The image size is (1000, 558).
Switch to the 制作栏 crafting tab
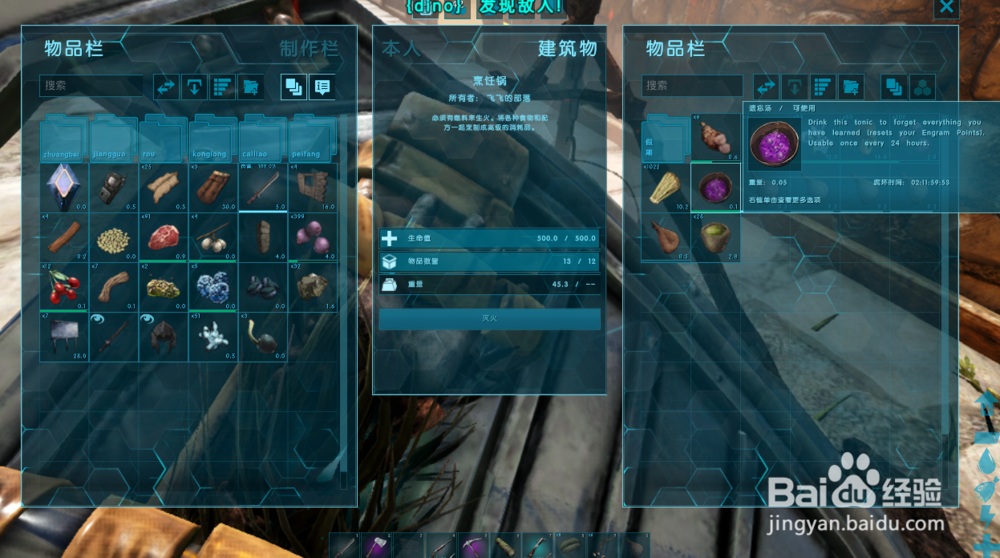[308, 48]
